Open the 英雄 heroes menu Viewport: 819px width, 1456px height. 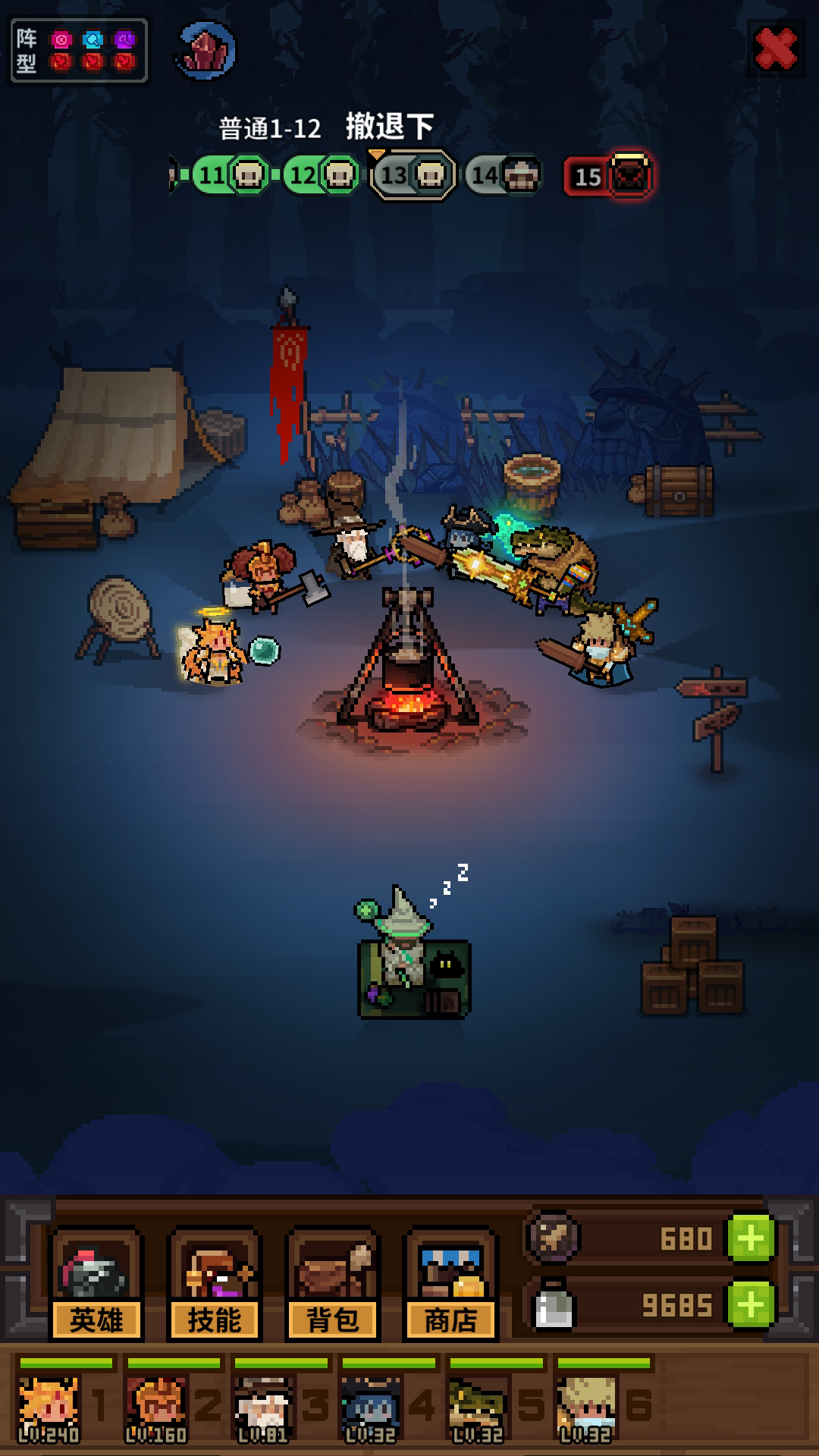[96, 1283]
